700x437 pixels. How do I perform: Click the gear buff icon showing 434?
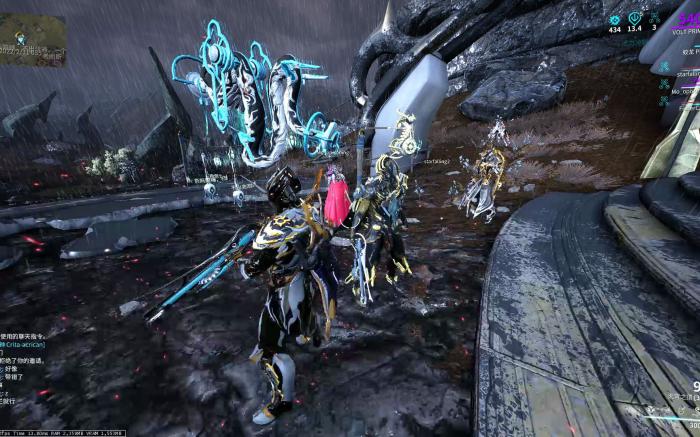click(x=615, y=19)
